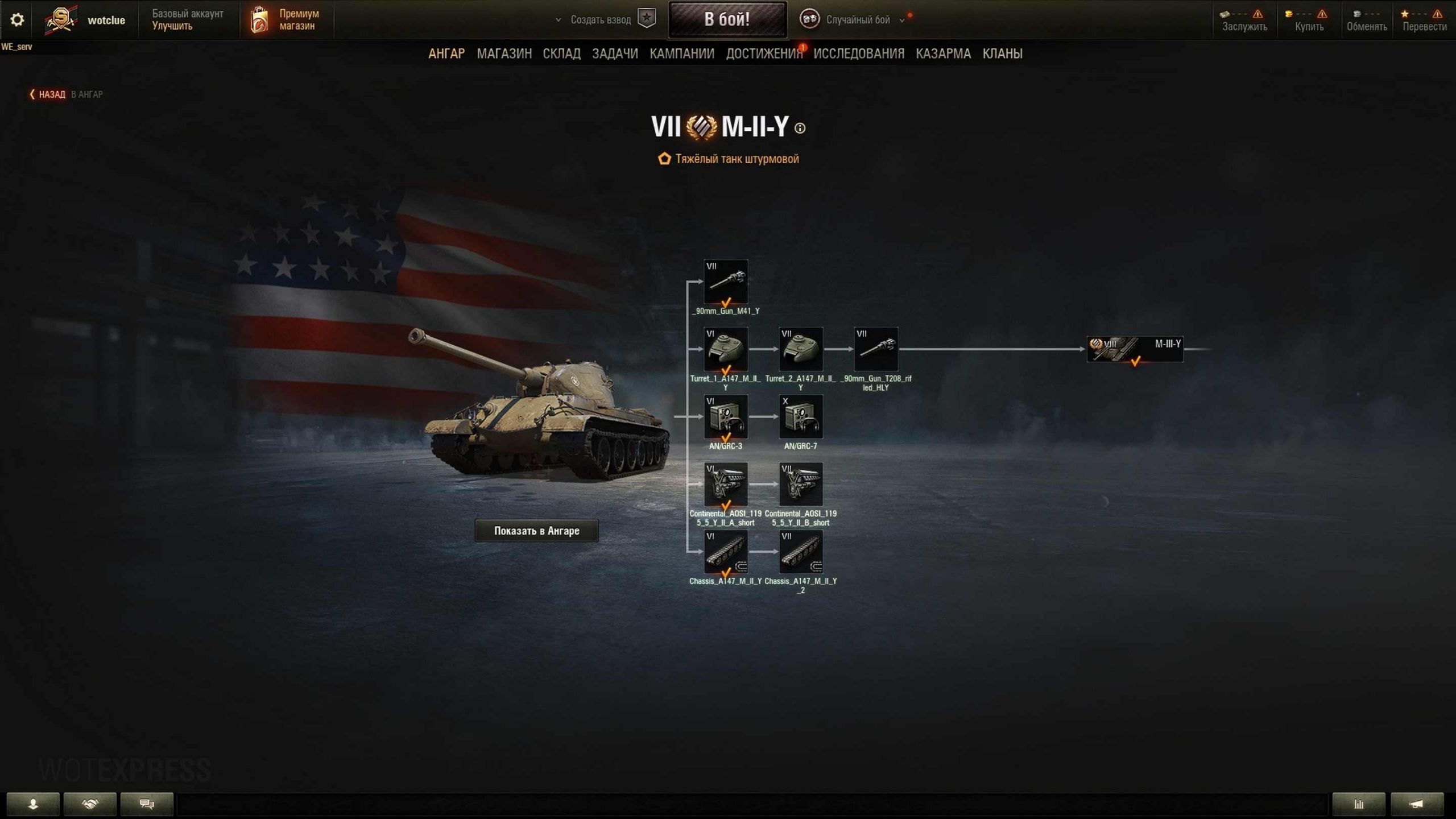Open the Склад tab

561,53
